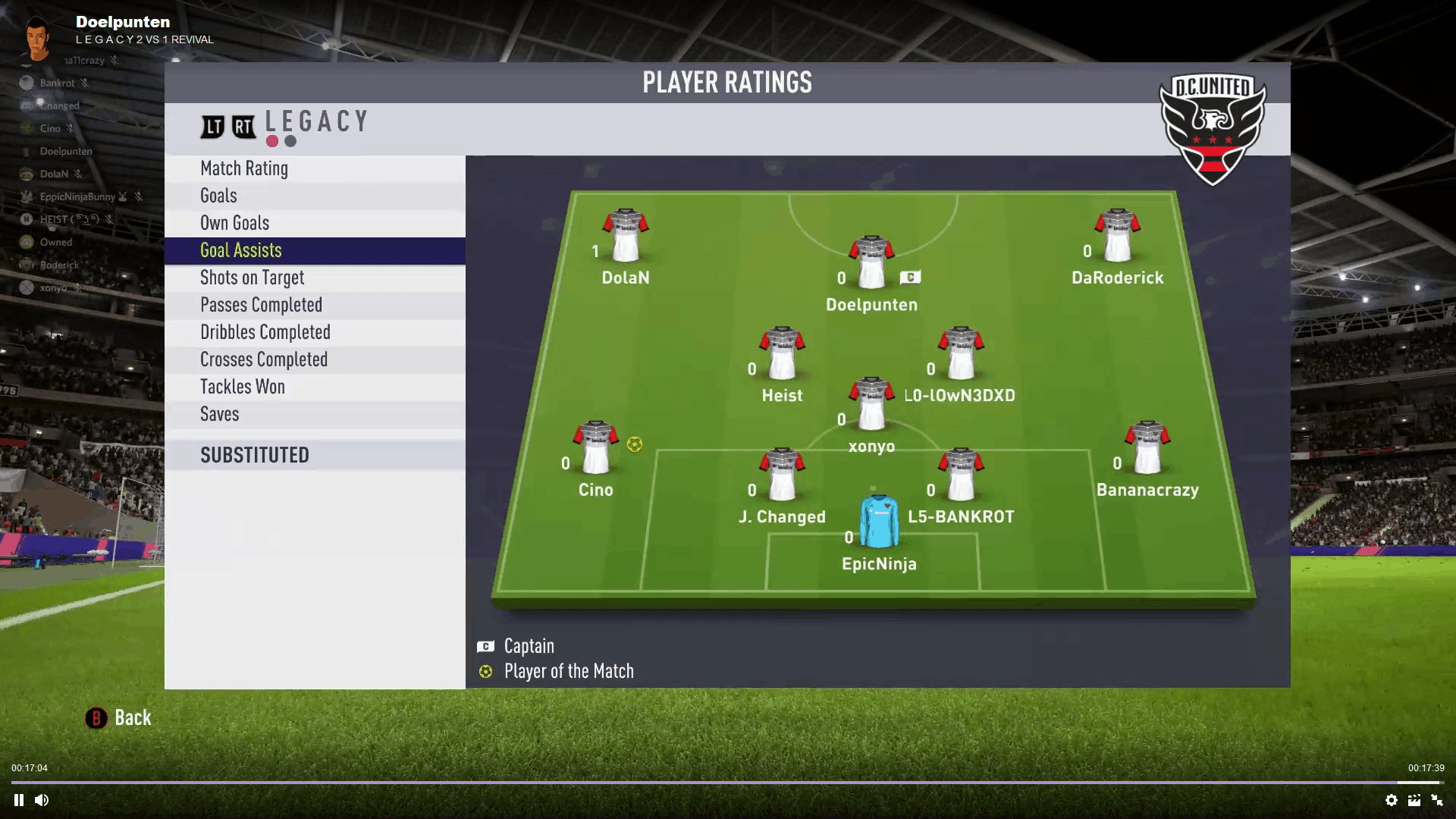Image resolution: width=1456 pixels, height=819 pixels.
Task: Switch to Dribbles Completed stat
Action: [x=265, y=332]
